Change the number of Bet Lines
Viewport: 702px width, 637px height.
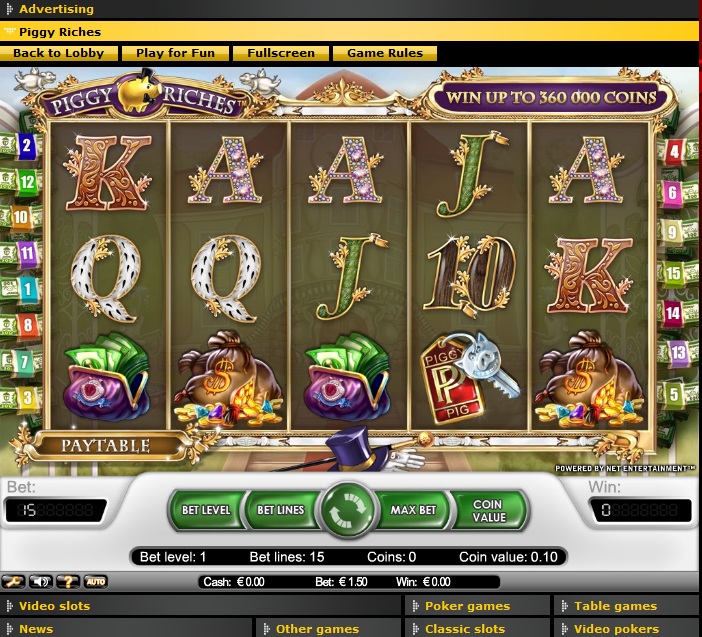[x=281, y=510]
